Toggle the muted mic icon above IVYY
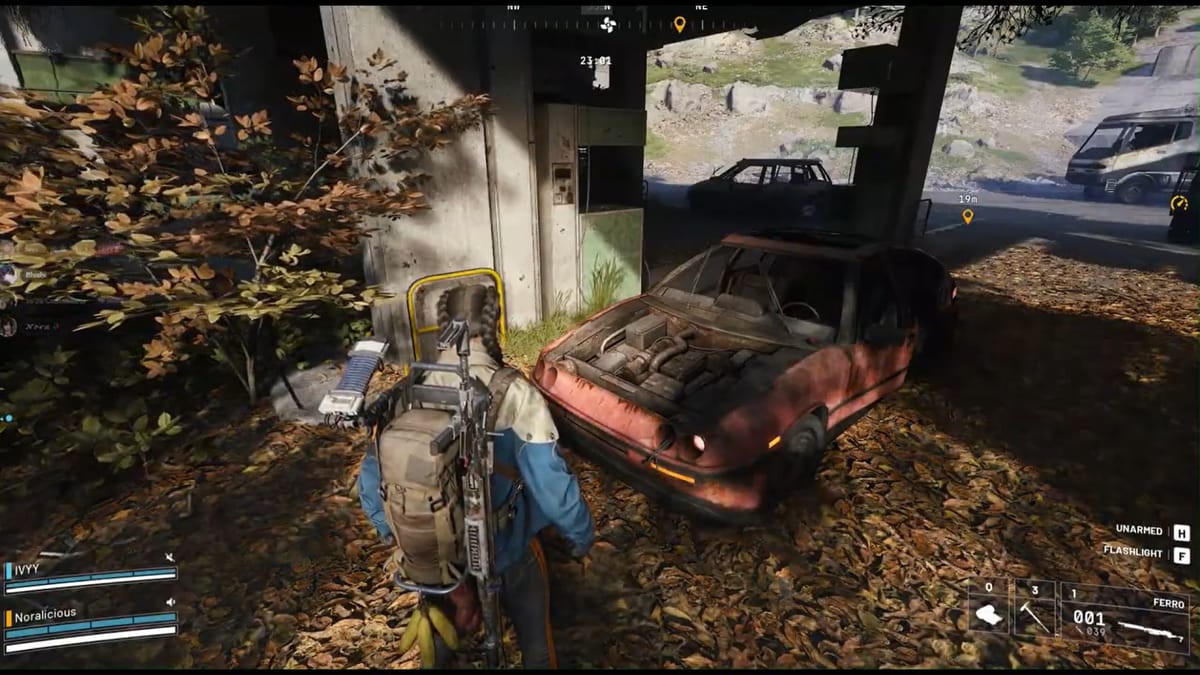Viewport: 1200px width, 675px height. 170,557
